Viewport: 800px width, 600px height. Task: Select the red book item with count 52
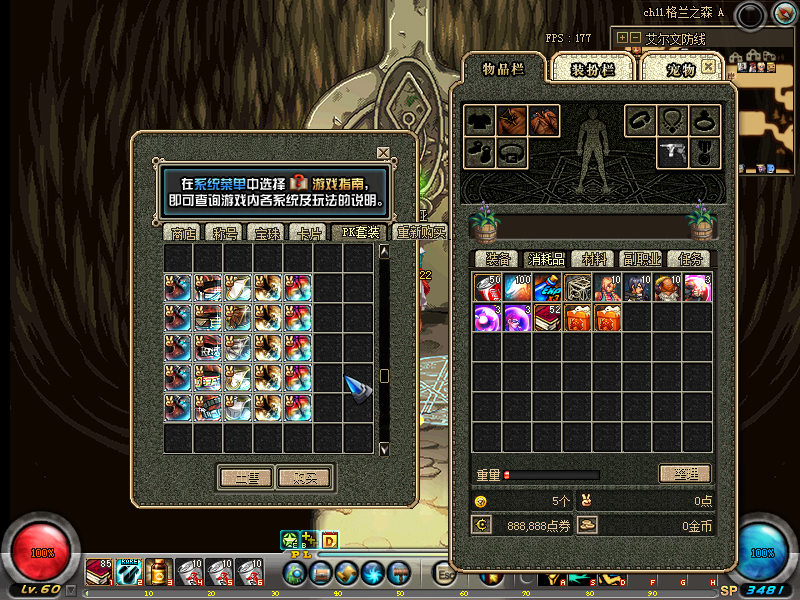(547, 318)
